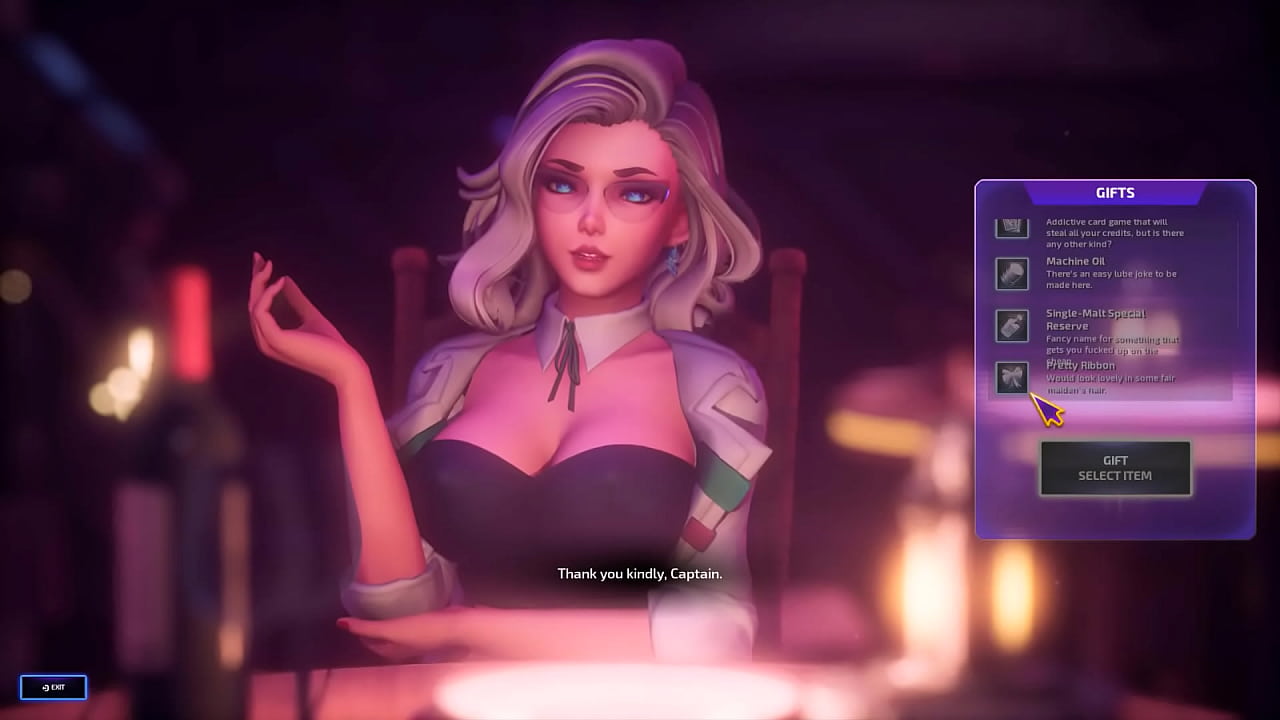Select the Machine Oil gift
The image size is (1280, 720).
click(x=1012, y=274)
